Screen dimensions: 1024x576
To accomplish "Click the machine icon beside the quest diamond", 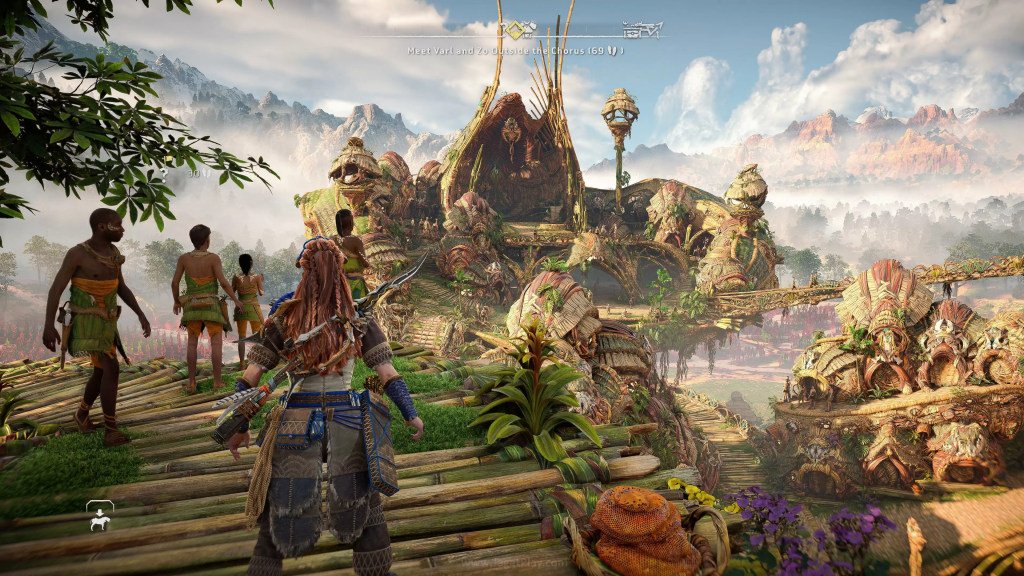I will pos(527,30).
